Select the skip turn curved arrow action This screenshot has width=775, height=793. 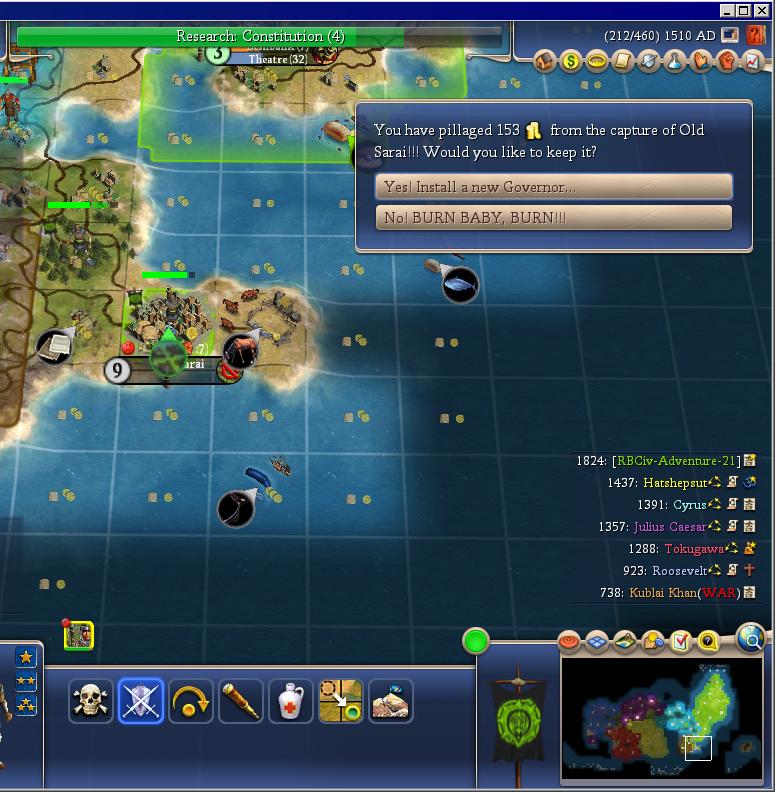point(191,702)
